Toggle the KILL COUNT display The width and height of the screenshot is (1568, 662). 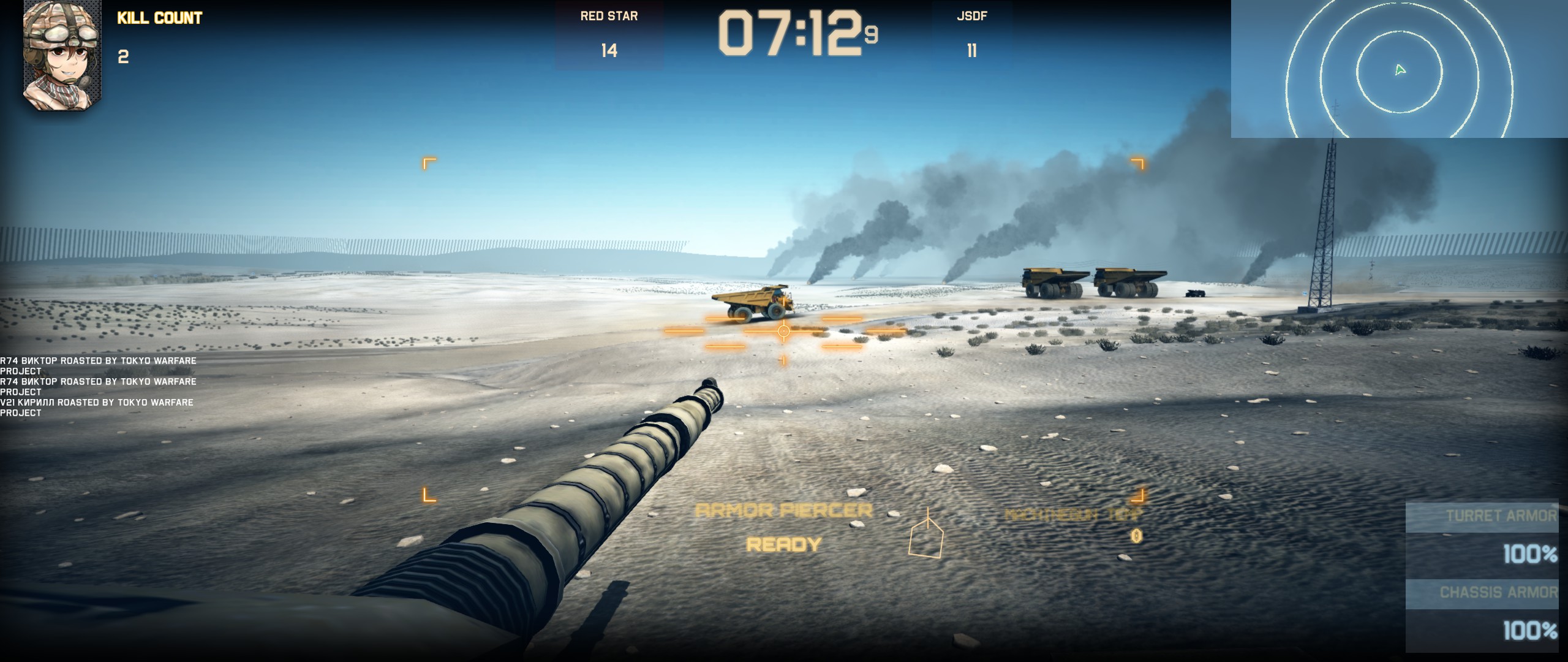click(159, 18)
